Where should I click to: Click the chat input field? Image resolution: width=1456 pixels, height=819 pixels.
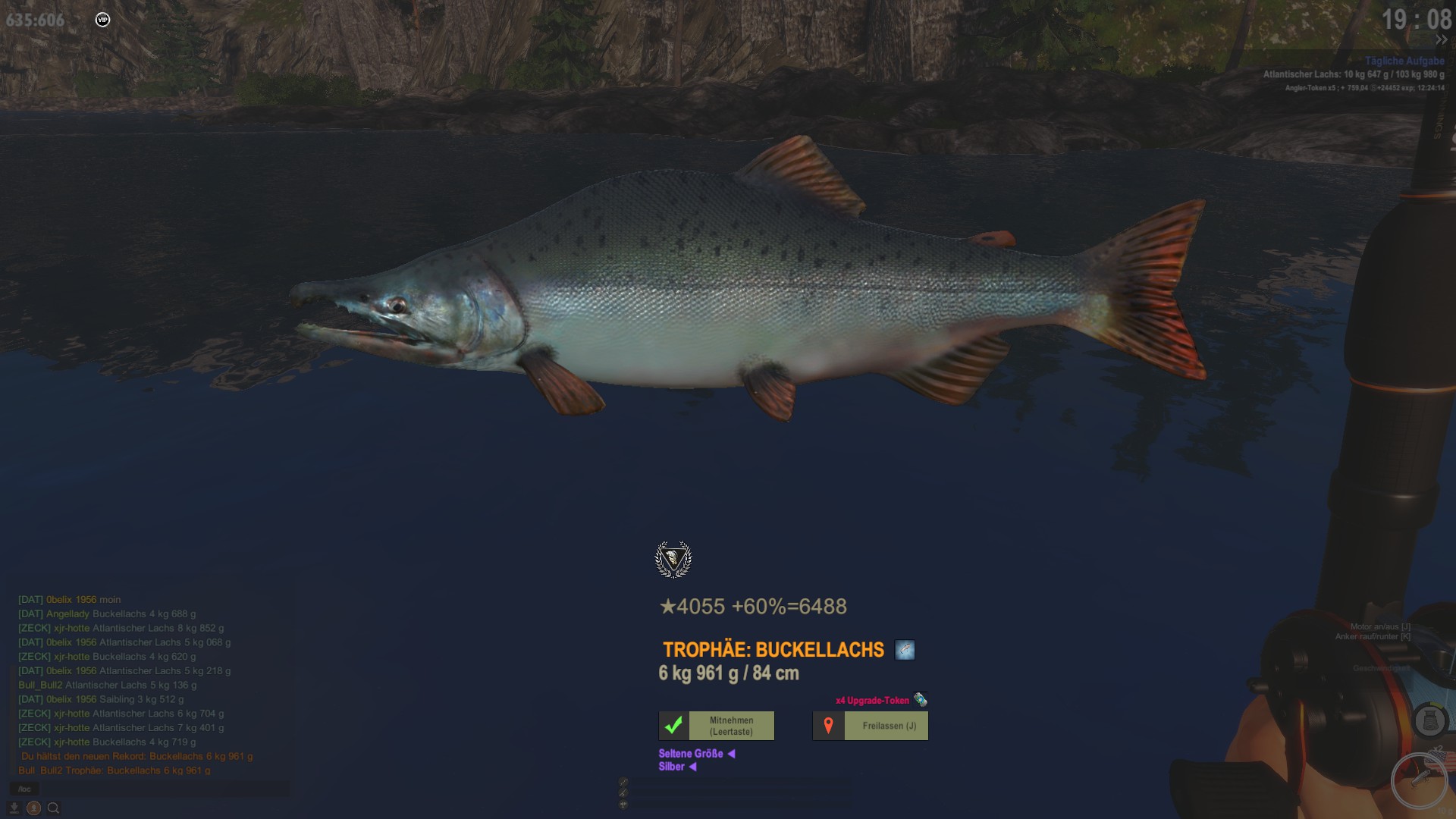click(152, 789)
